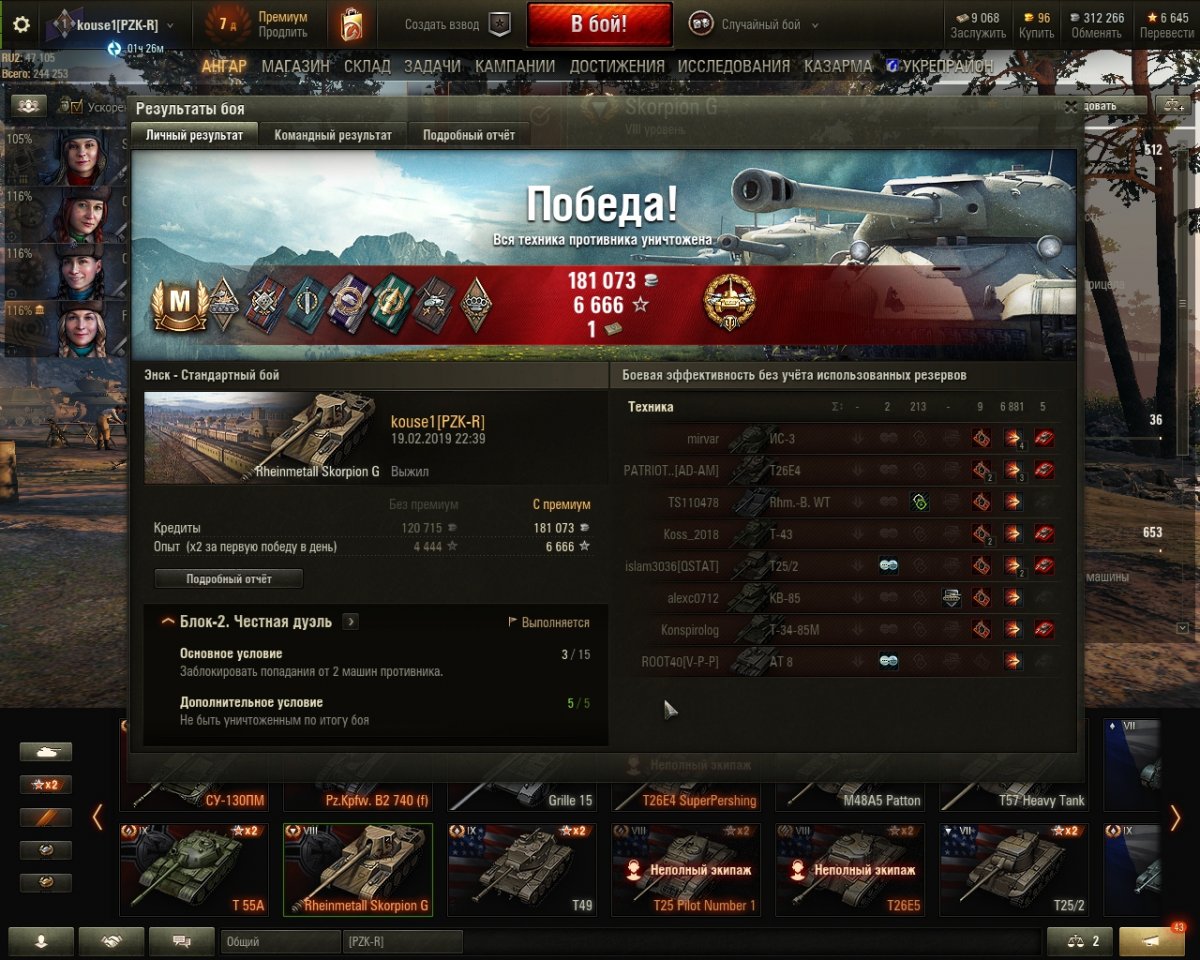Select the Личный результат tab
Image resolution: width=1200 pixels, height=960 pixels.
pyautogui.click(x=194, y=135)
